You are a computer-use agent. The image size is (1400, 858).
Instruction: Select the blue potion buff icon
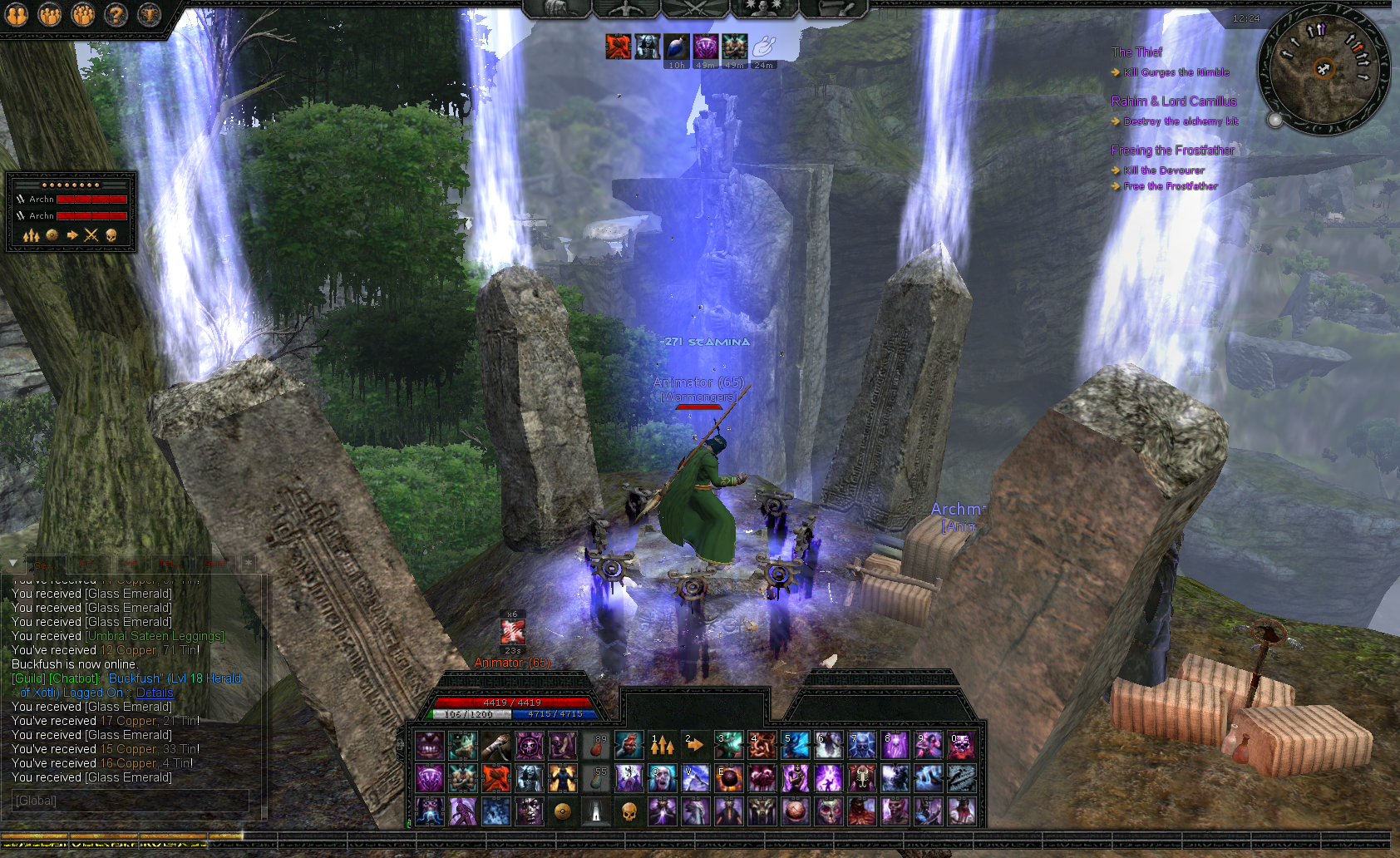point(676,47)
